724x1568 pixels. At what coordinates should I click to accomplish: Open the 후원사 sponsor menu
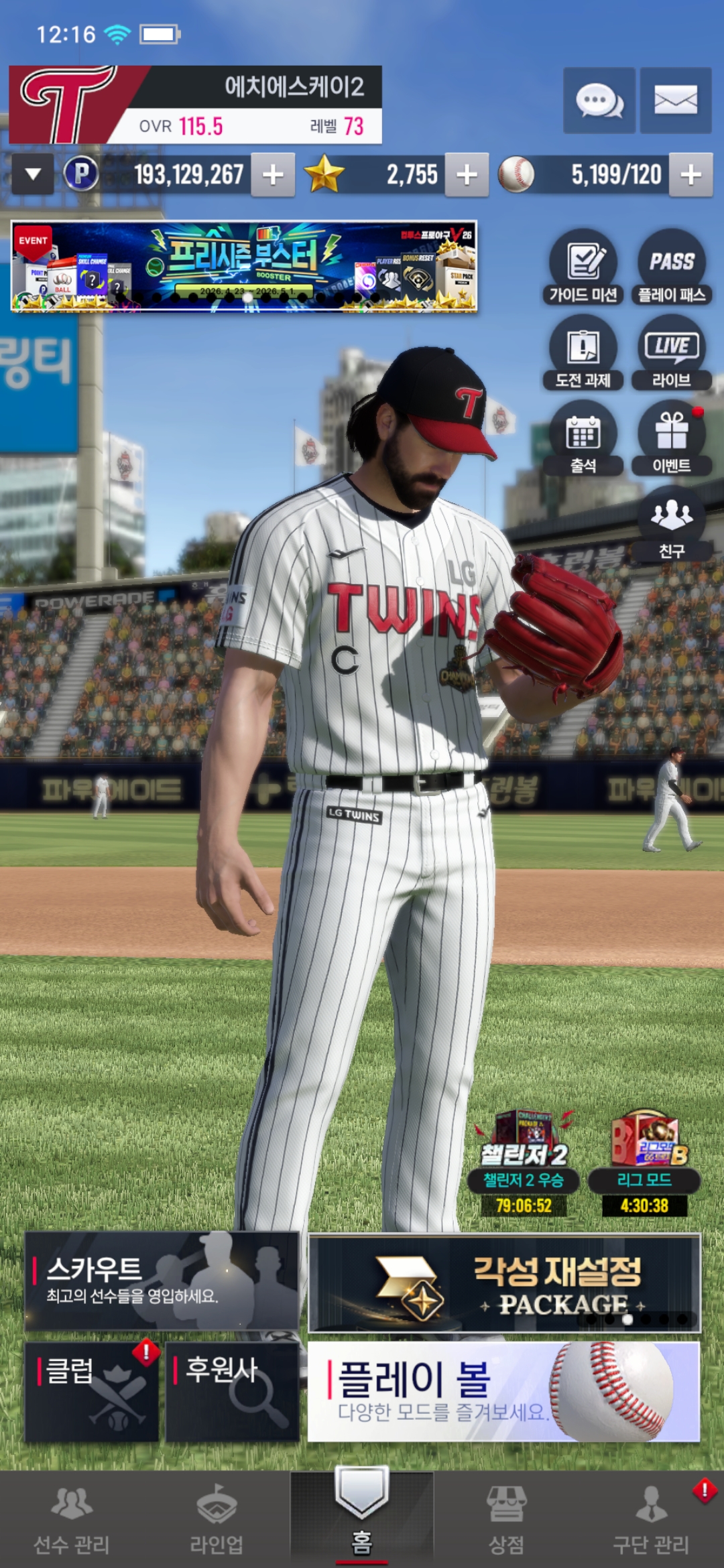[232, 1391]
